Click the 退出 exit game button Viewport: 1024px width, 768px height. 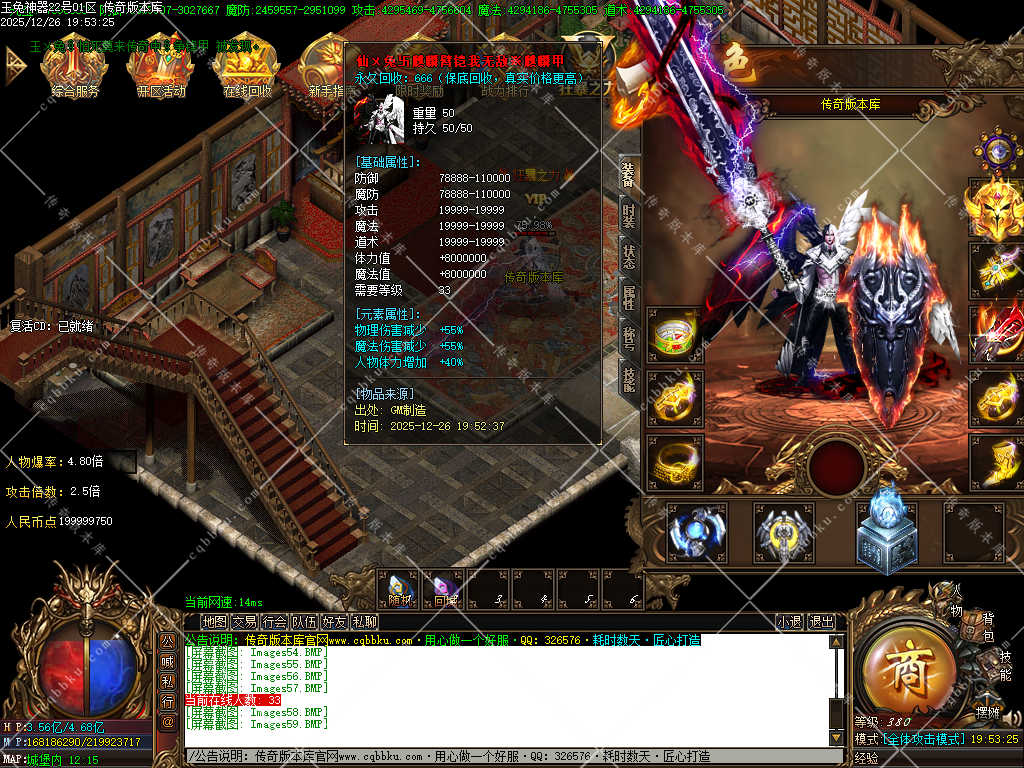pos(821,622)
